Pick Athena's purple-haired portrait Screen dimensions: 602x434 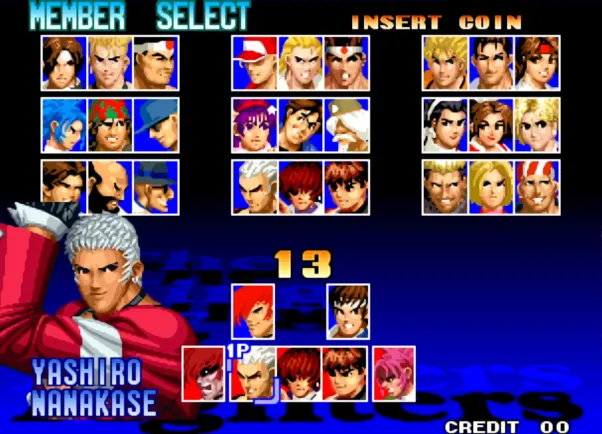[255, 124]
